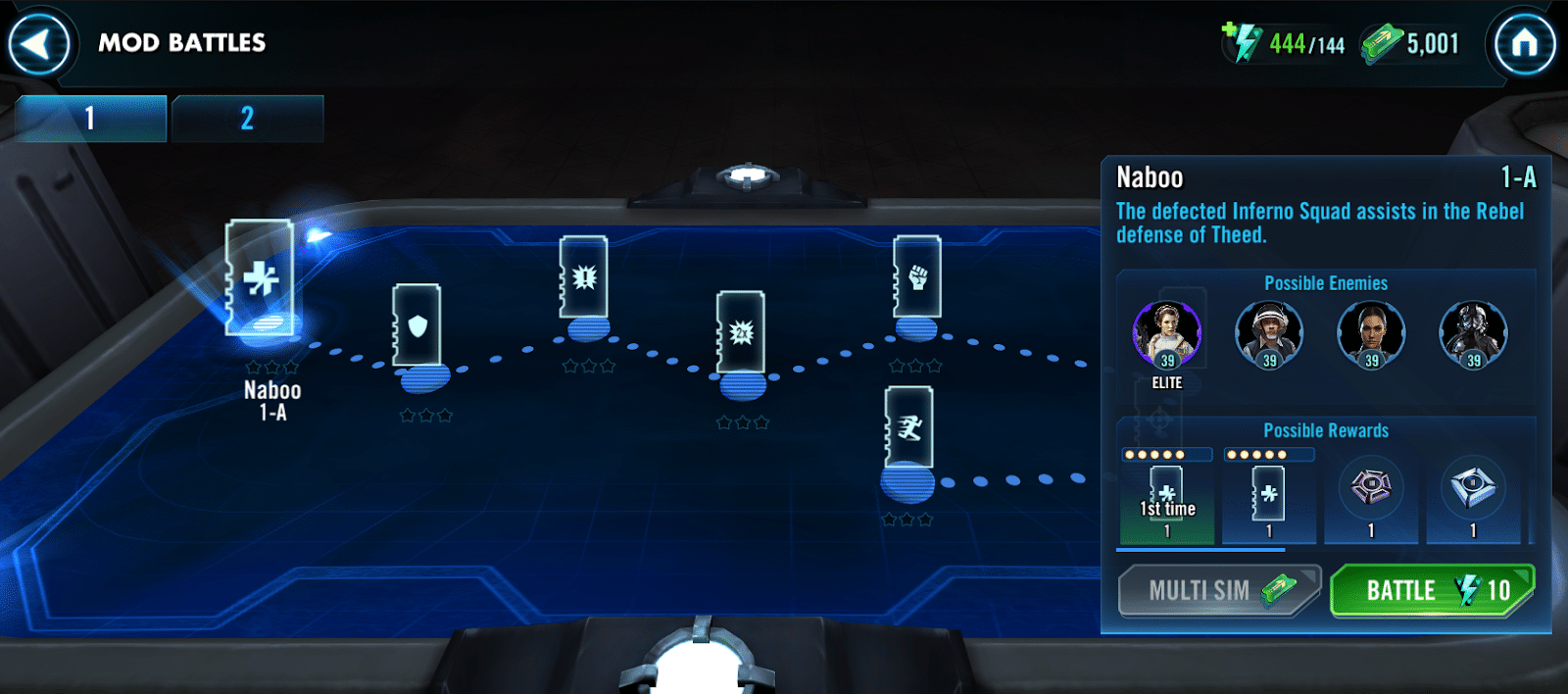Inspect the ELITE enemy portrait

tap(1166, 335)
